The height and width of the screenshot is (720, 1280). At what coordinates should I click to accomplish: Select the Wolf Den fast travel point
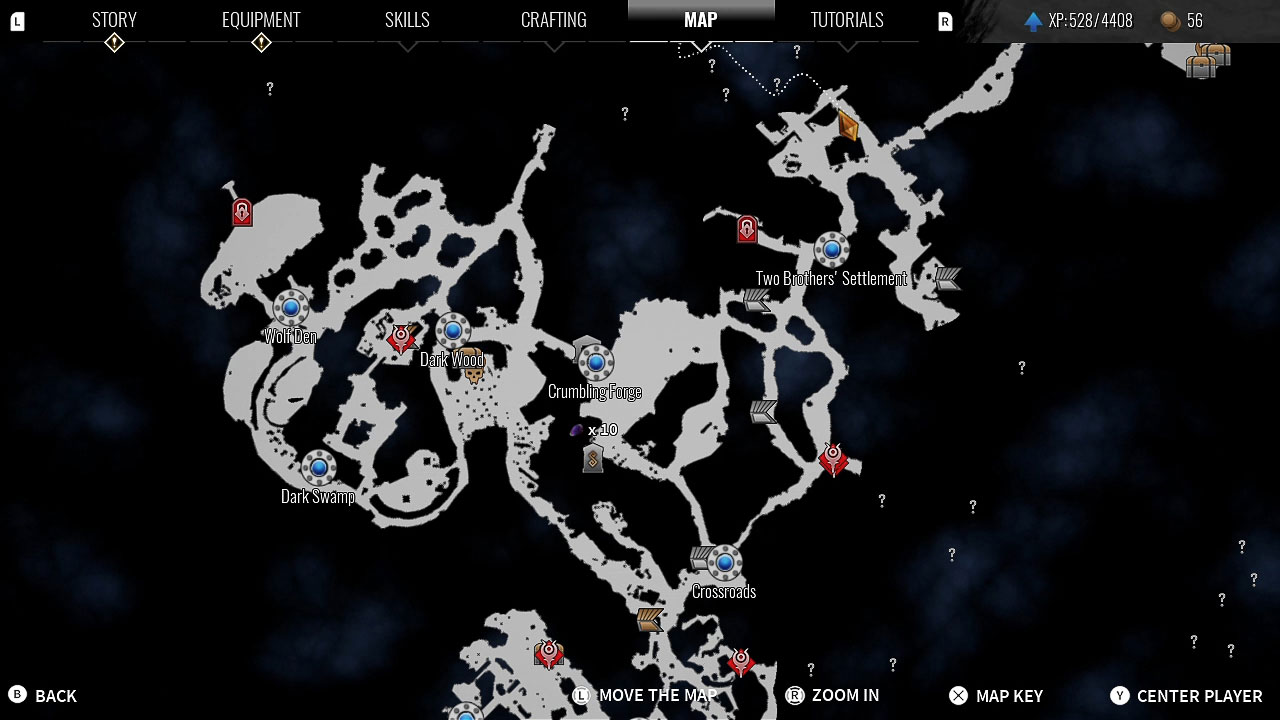290,309
